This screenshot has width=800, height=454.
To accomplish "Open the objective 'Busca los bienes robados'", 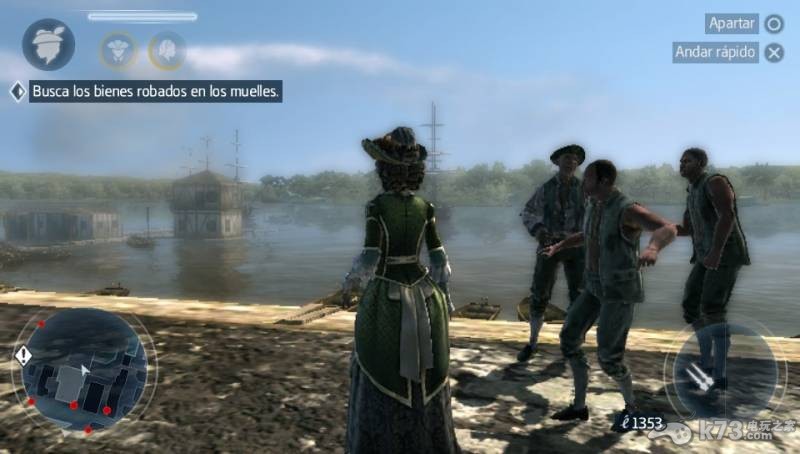I will [x=156, y=92].
